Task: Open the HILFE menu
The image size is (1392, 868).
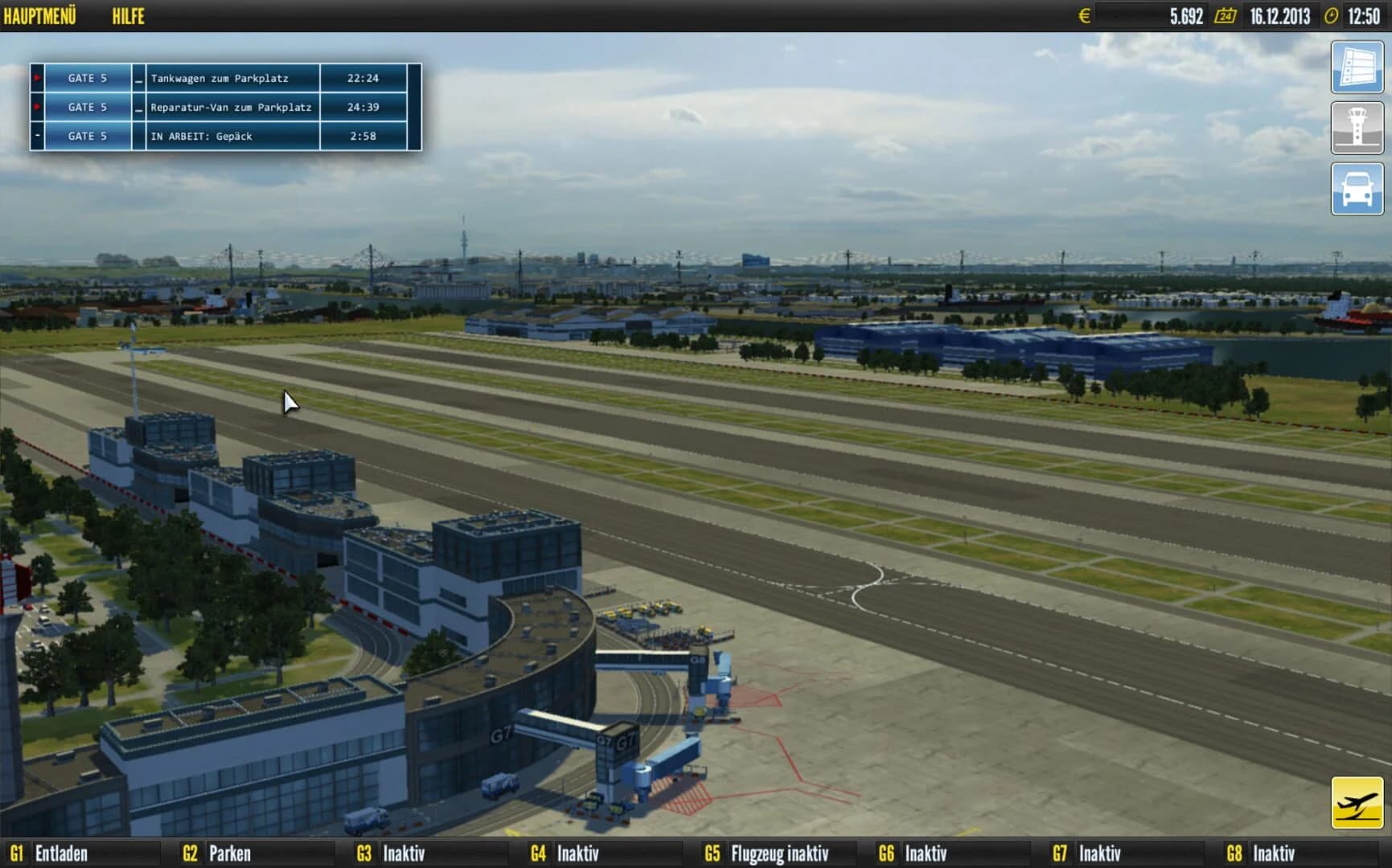Action: pyautogui.click(x=129, y=15)
